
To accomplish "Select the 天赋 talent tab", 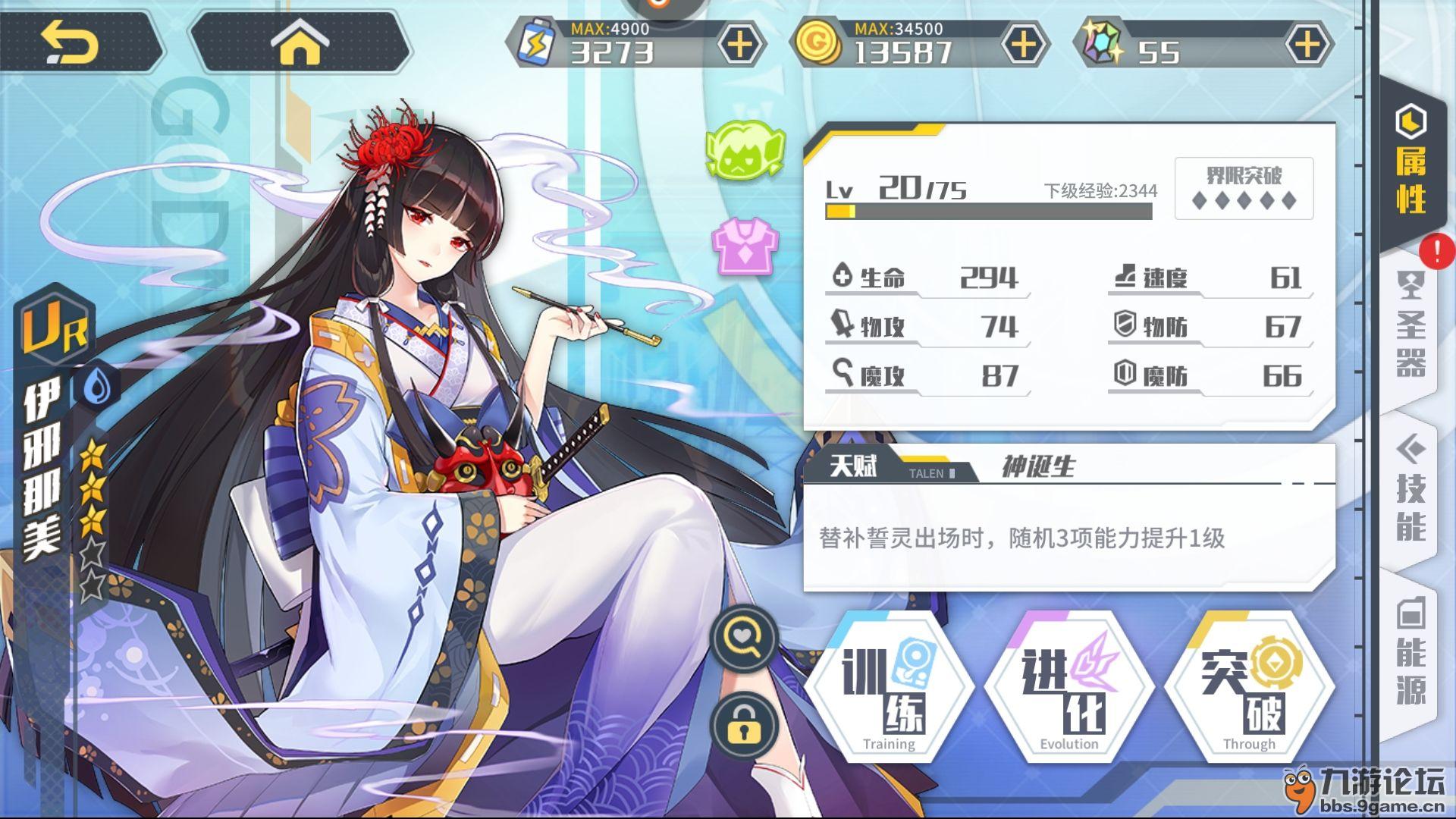I will (x=854, y=465).
